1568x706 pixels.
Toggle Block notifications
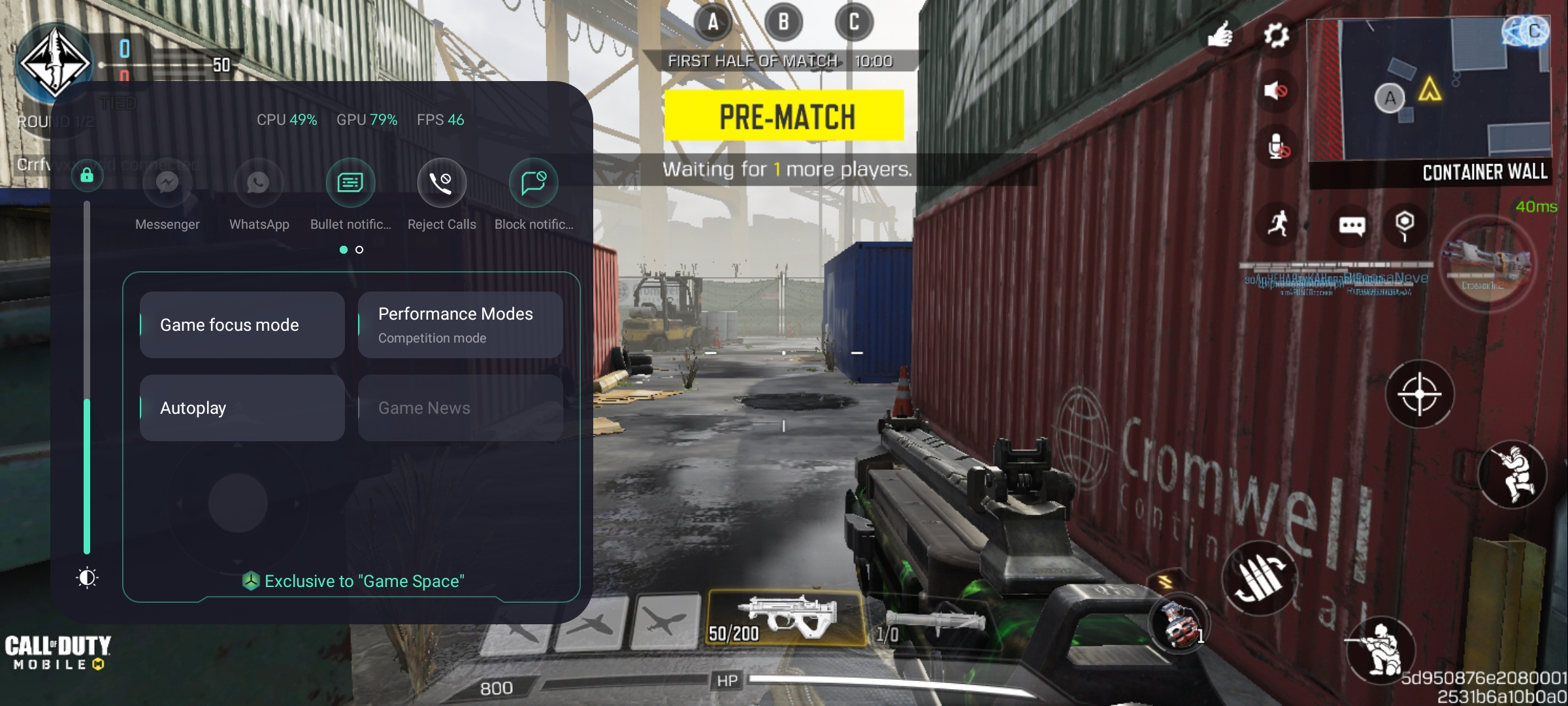click(x=533, y=182)
